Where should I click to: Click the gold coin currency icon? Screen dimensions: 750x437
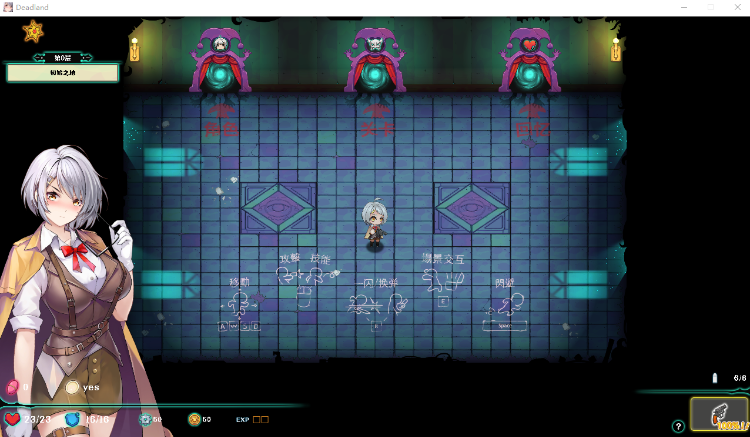click(193, 419)
